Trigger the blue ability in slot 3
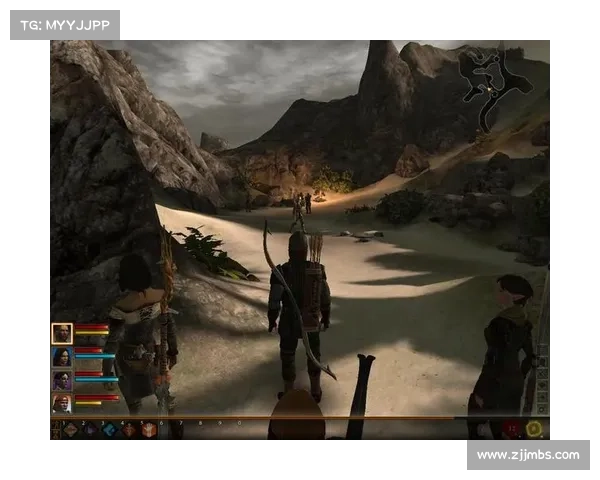The image size is (600, 480). coord(109,429)
